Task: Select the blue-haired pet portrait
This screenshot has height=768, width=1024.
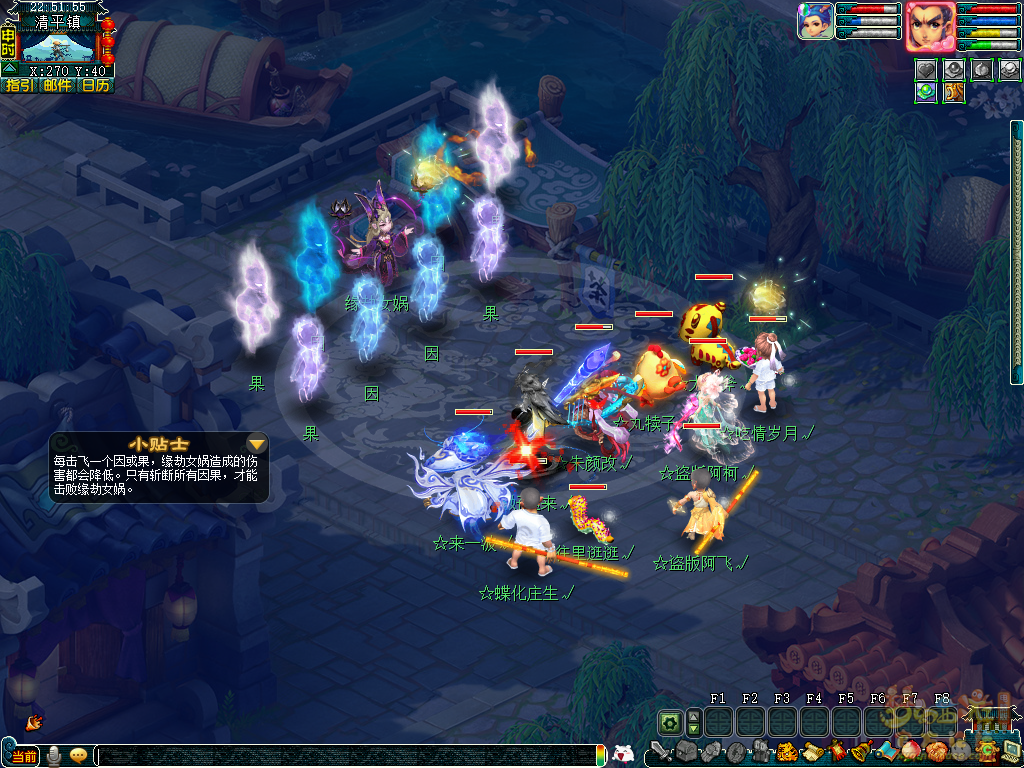Action: [x=815, y=21]
